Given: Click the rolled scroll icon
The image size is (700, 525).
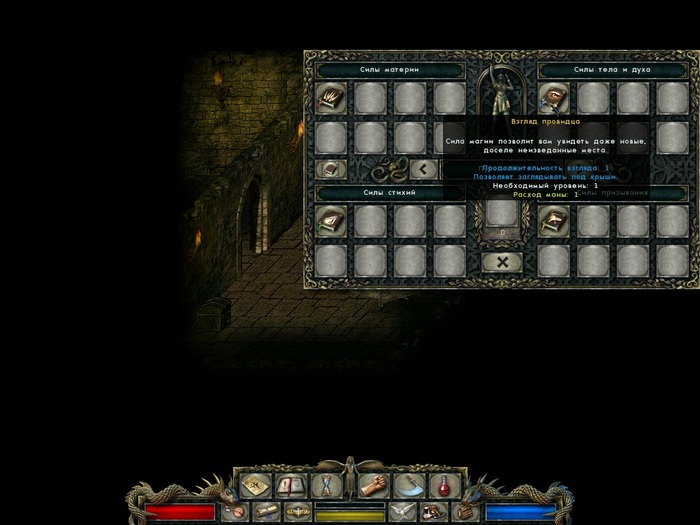Looking at the screenshot, I should (265, 511).
